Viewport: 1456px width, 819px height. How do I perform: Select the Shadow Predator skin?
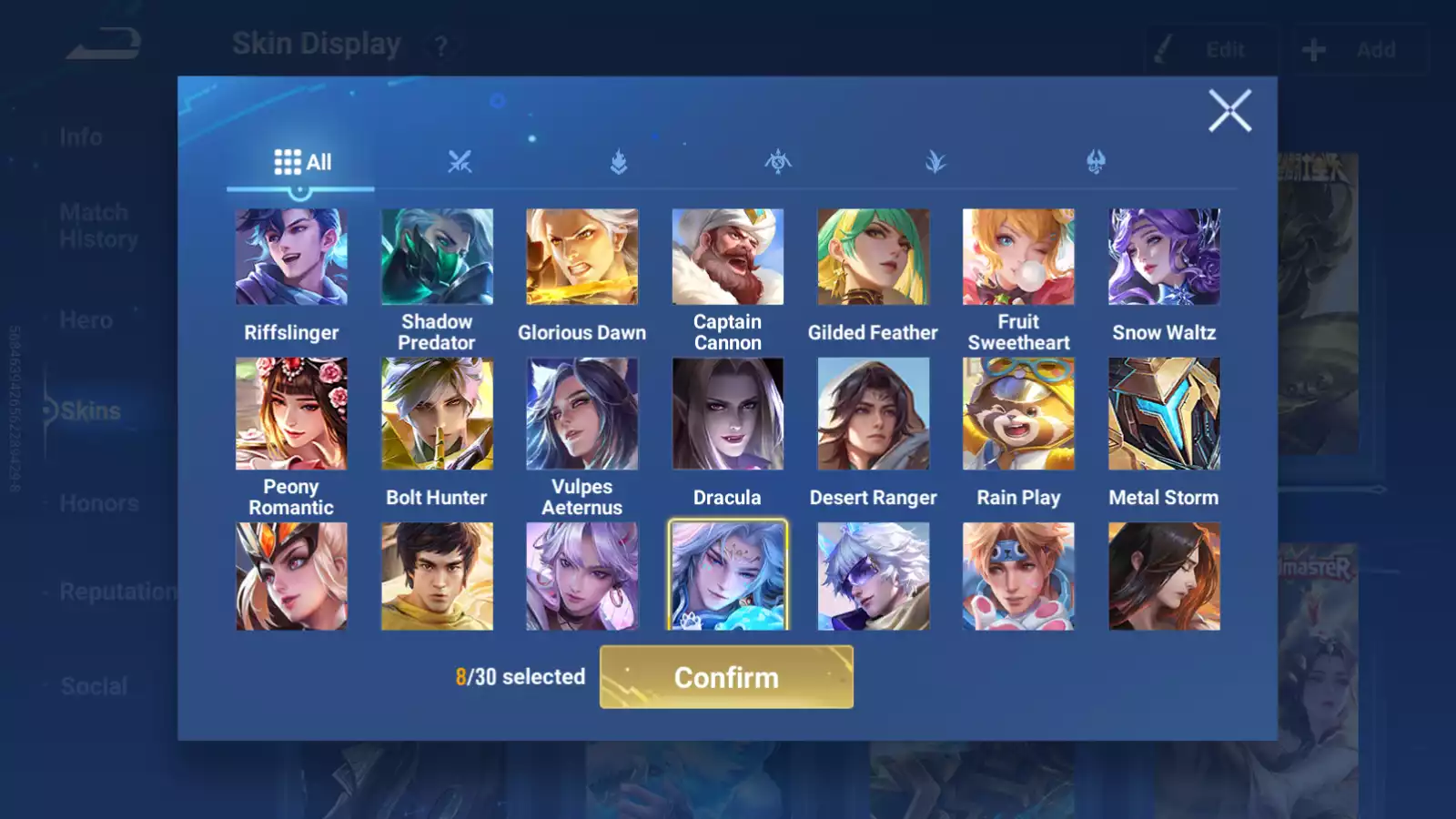(x=437, y=258)
